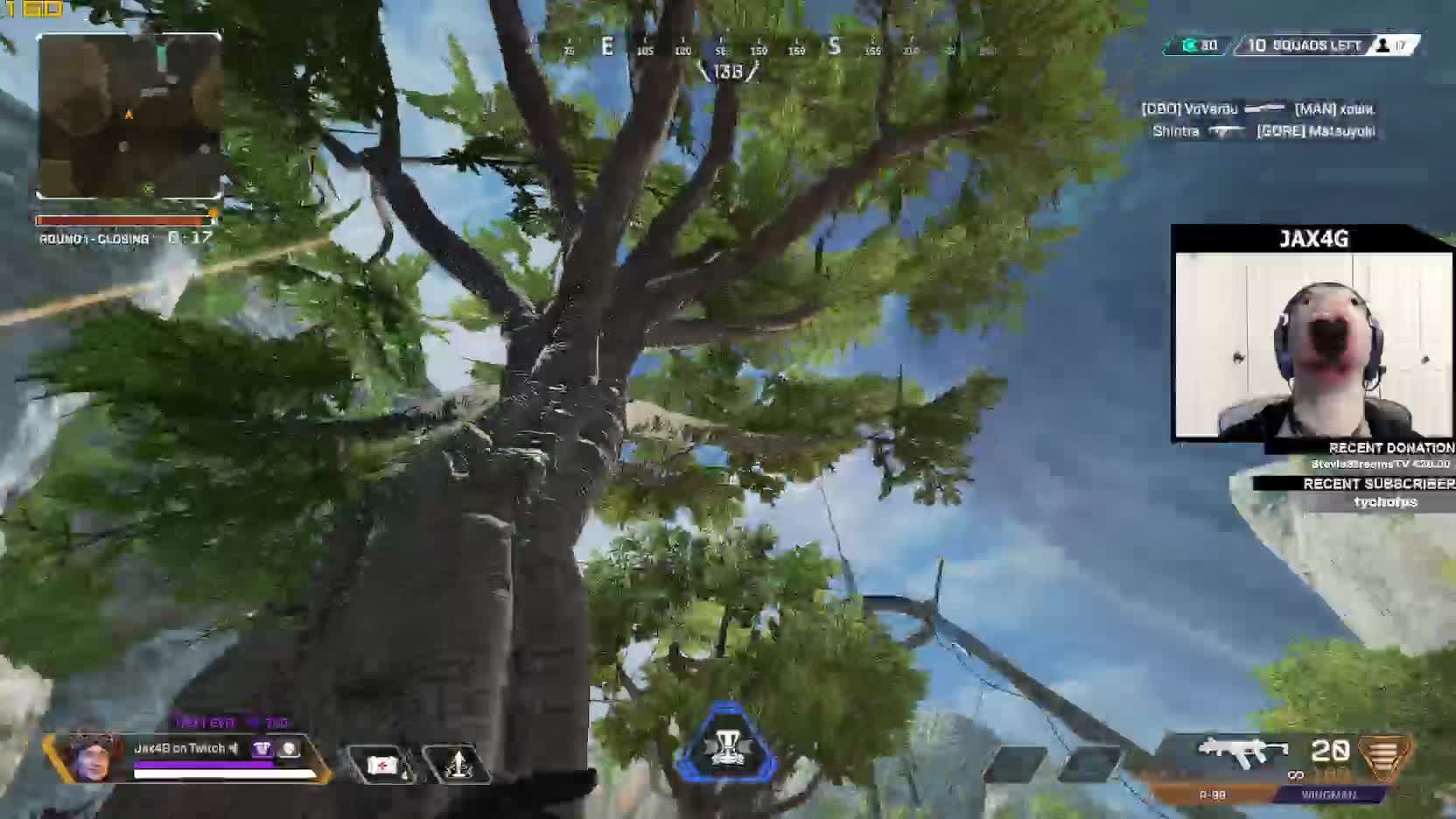Screen dimensions: 1456x819
Task: Select the med kit healing item slot
Action: [382, 765]
